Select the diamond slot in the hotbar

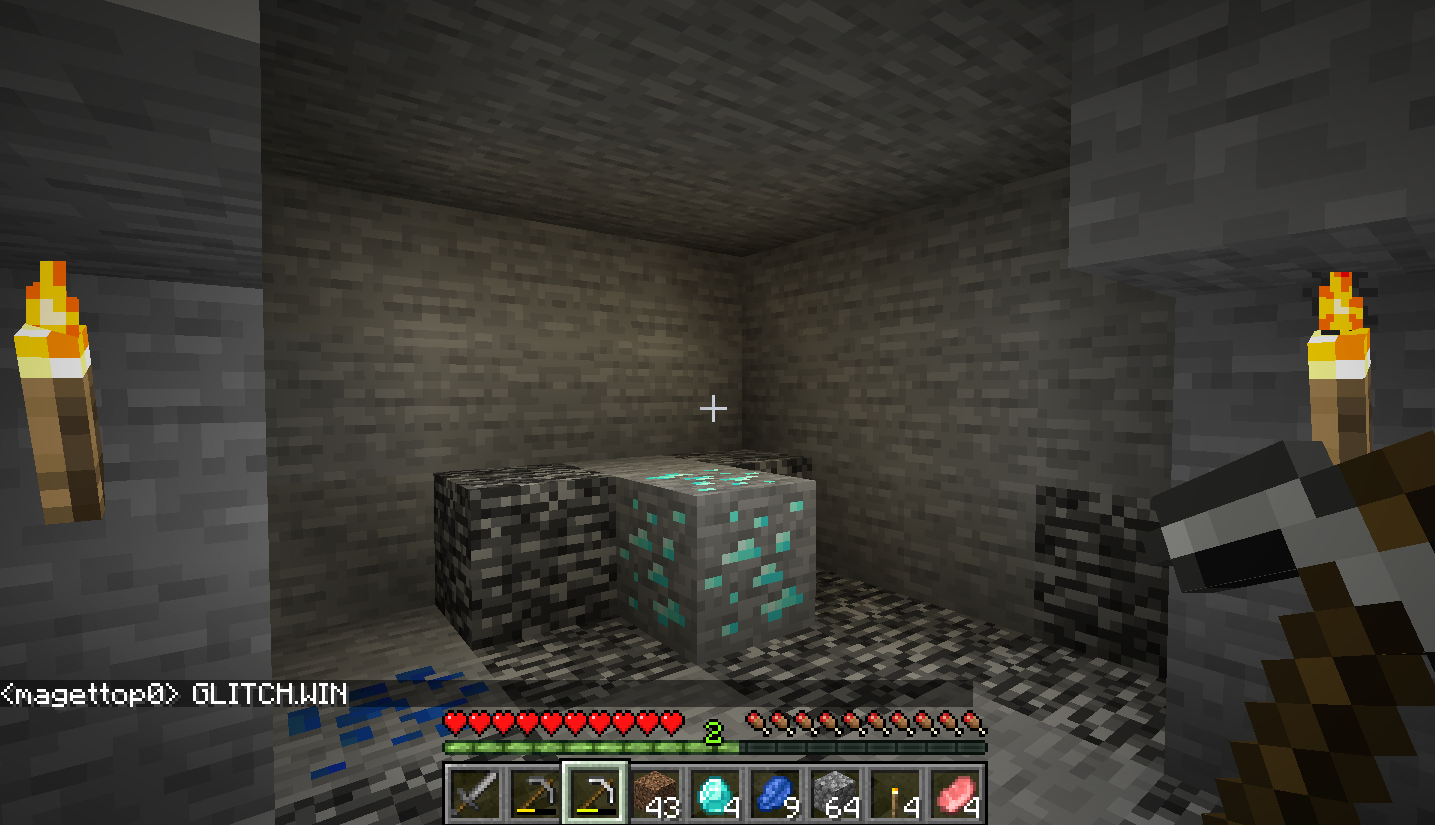(715, 795)
